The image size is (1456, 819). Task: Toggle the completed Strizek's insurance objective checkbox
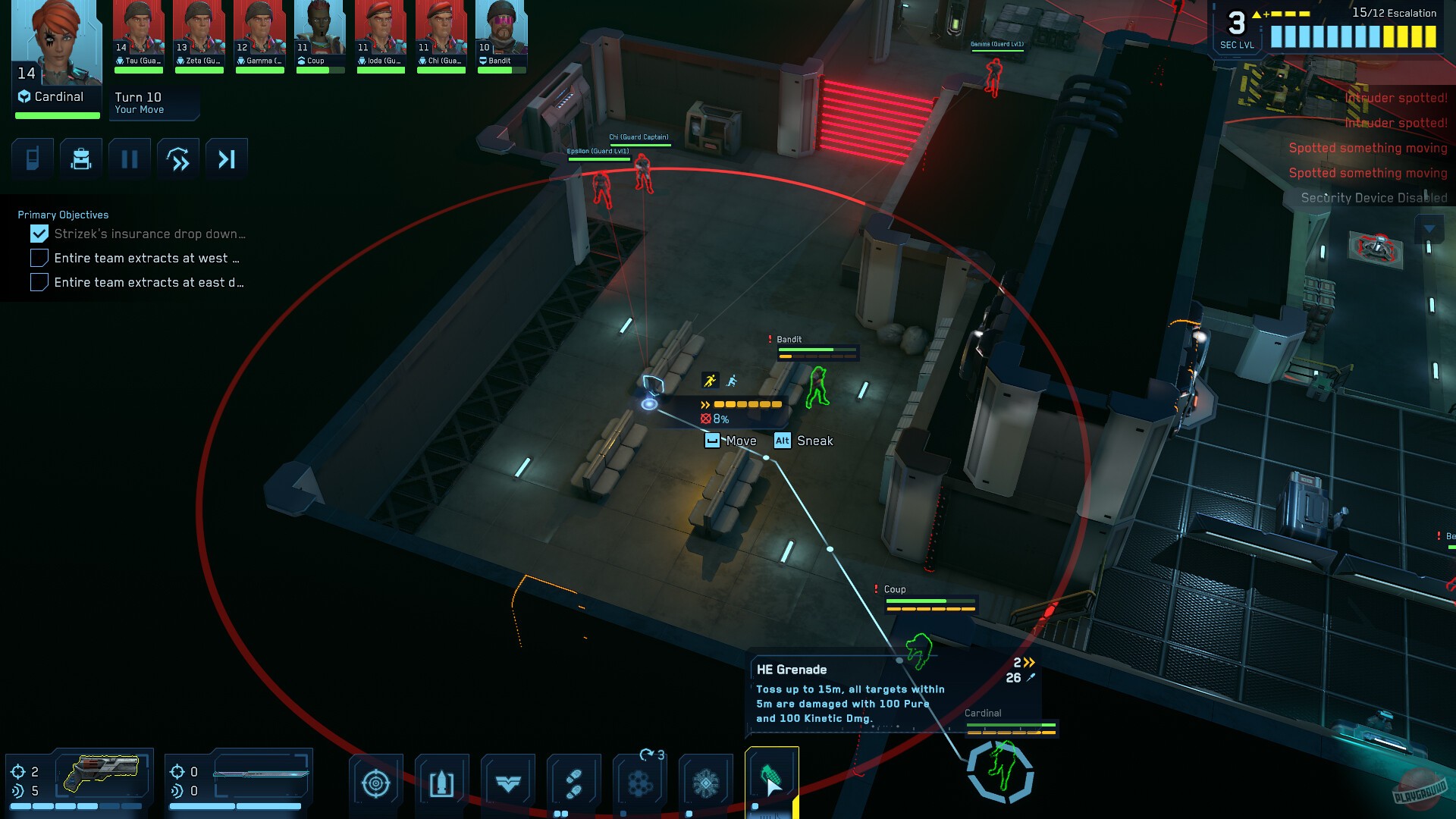(x=39, y=234)
